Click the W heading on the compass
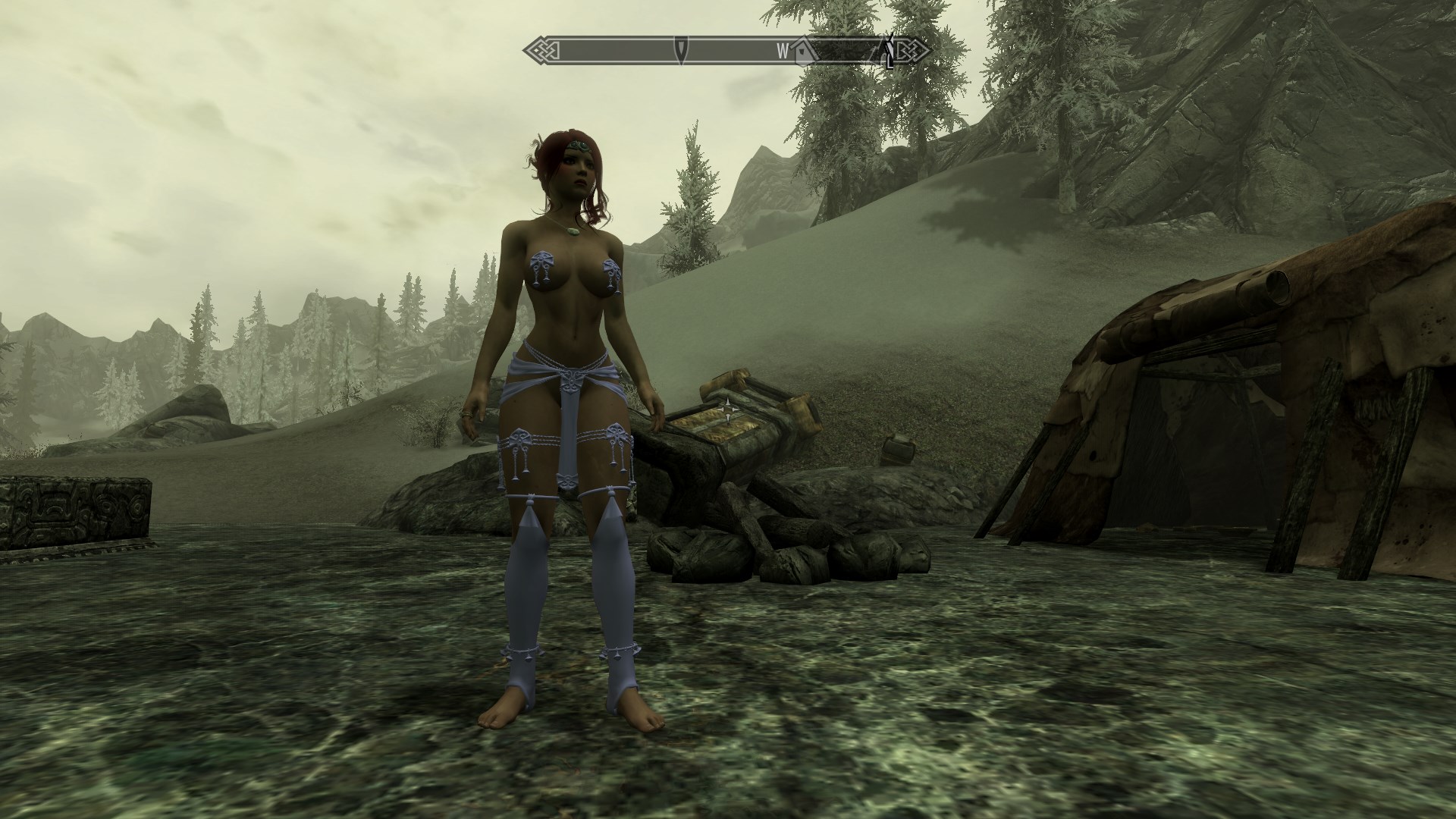The height and width of the screenshot is (819, 1456). tap(782, 52)
